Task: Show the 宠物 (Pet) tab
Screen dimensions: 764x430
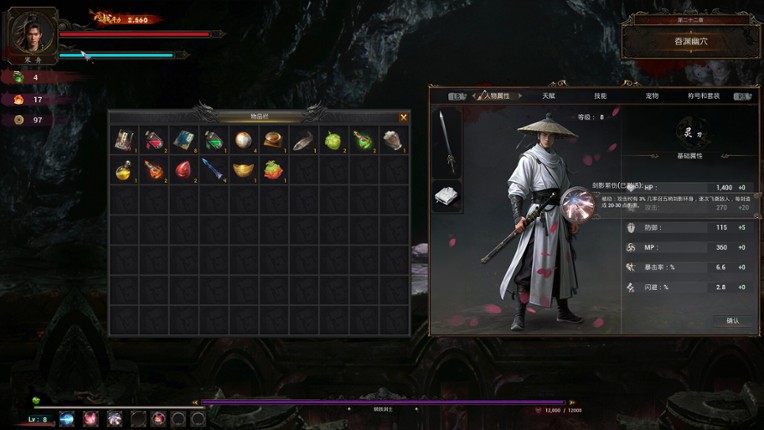Action: point(652,96)
